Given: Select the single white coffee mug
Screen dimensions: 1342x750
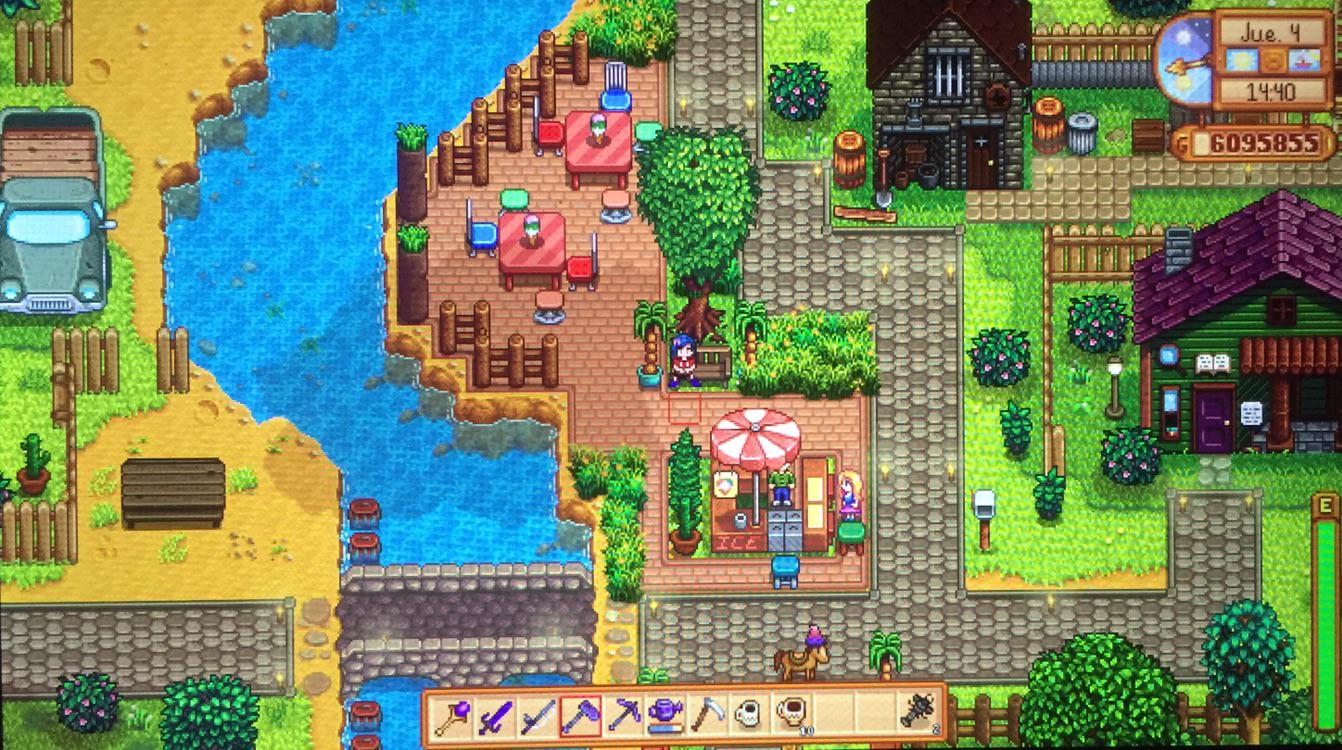Looking at the screenshot, I should tap(749, 716).
